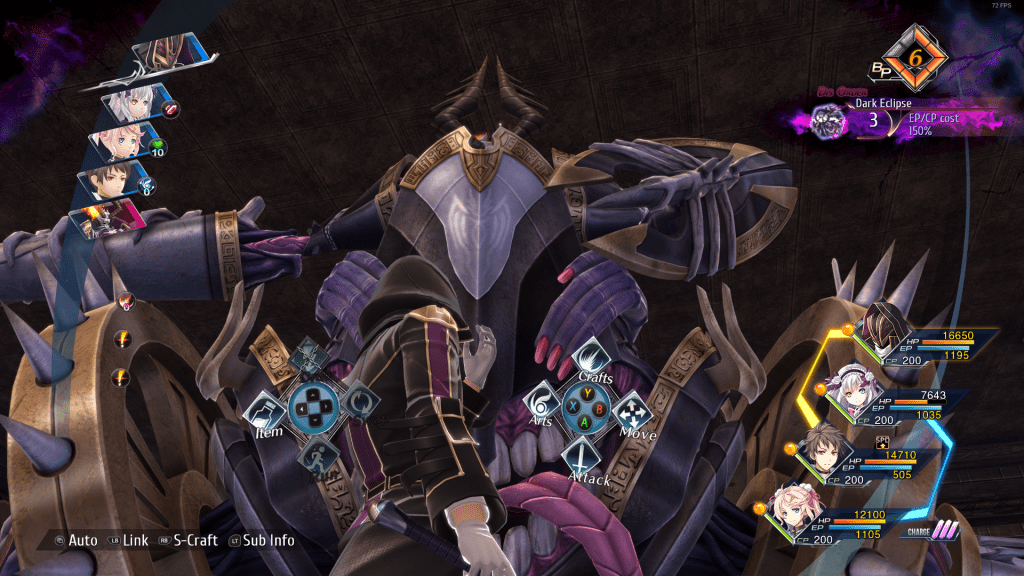Select the Arts command
The image size is (1024, 576).
(x=542, y=406)
